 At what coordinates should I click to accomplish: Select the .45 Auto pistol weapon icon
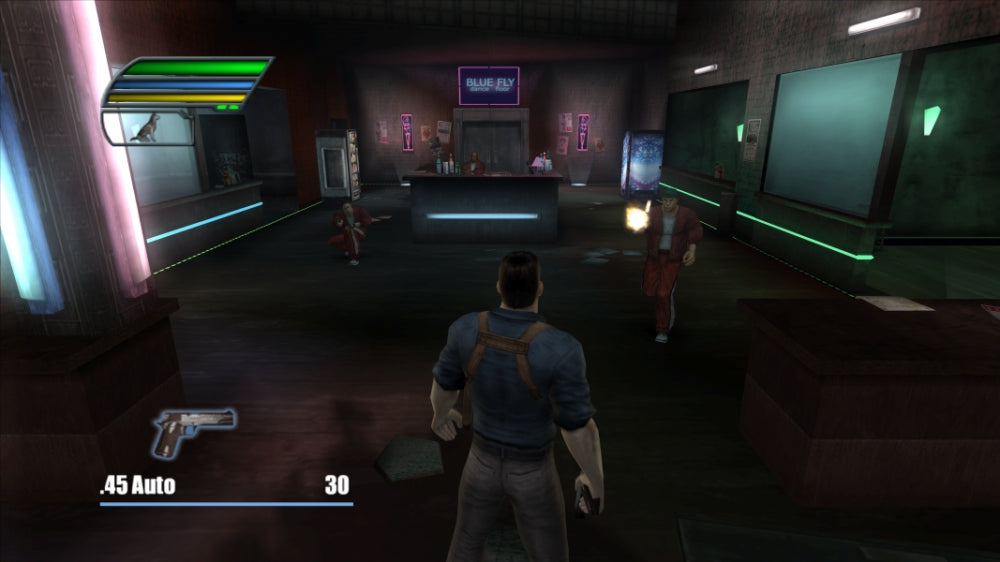(193, 430)
